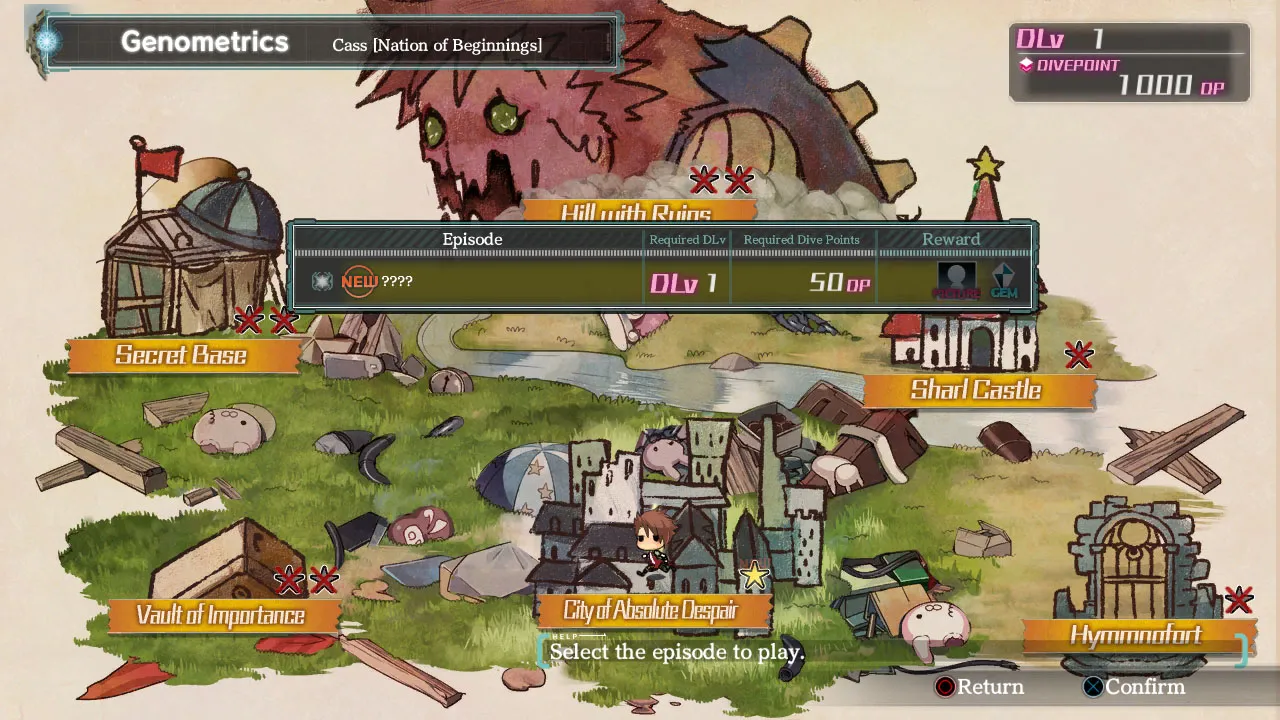Click a red X marker above Hill with Ruins
Screen dimensions: 1280x720
pos(703,181)
